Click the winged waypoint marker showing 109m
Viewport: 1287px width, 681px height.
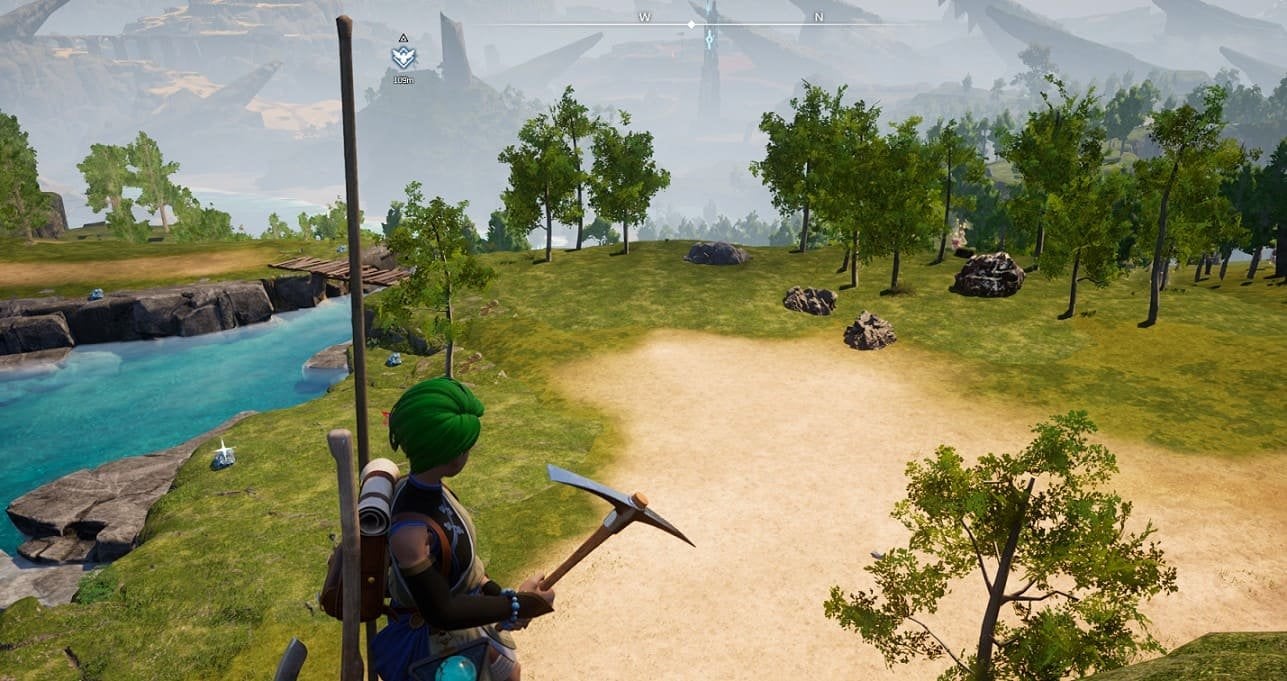pos(403,57)
